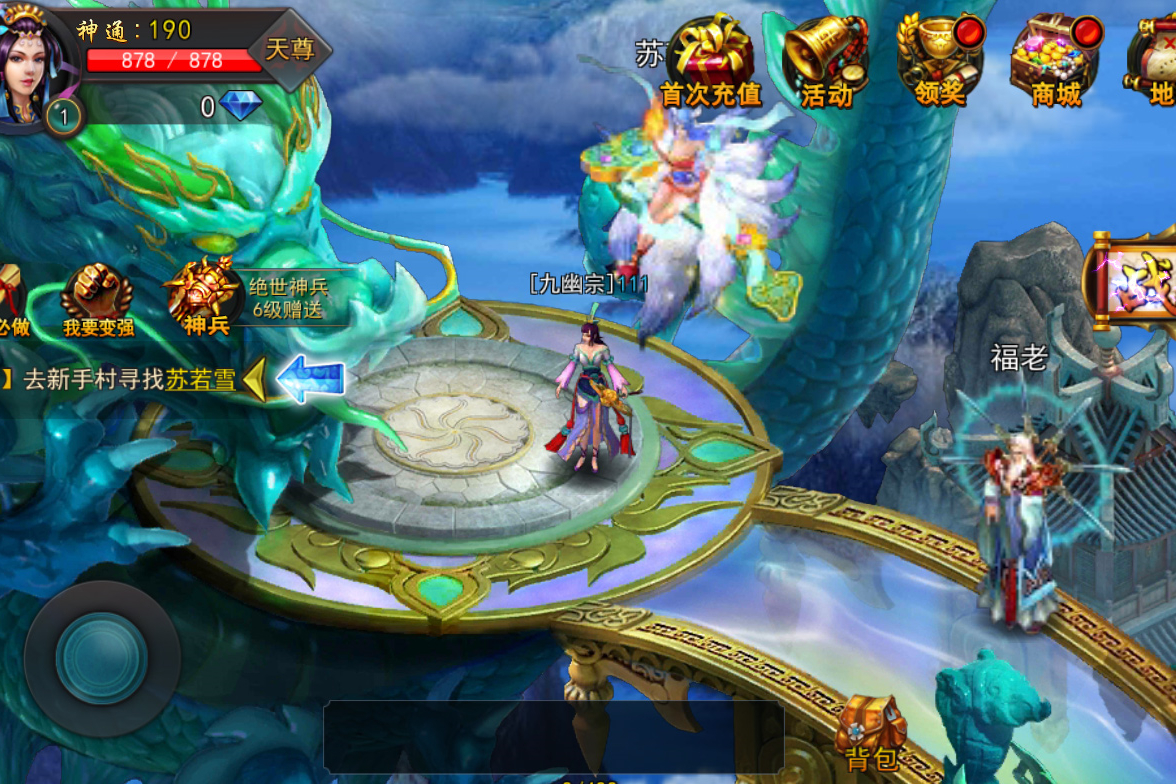Open the 商城 shop treasure chest

(x=1056, y=60)
